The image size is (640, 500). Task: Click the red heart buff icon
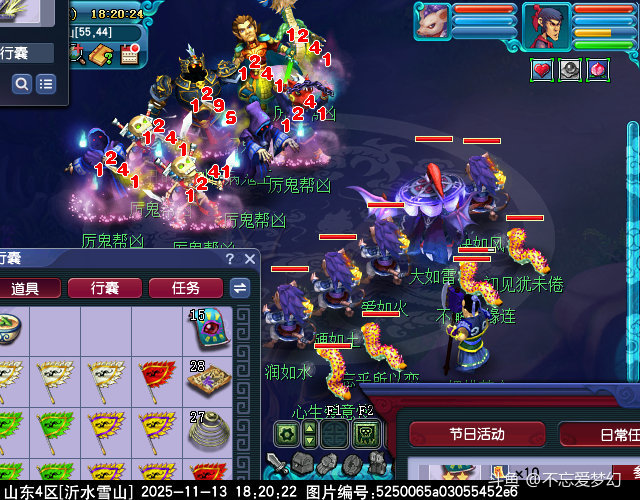541,69
